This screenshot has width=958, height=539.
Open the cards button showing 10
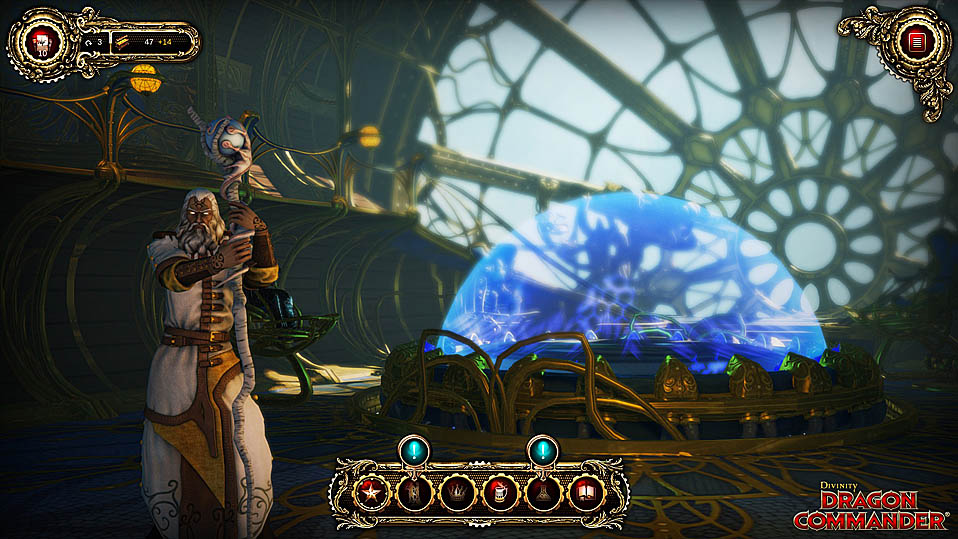point(42,42)
